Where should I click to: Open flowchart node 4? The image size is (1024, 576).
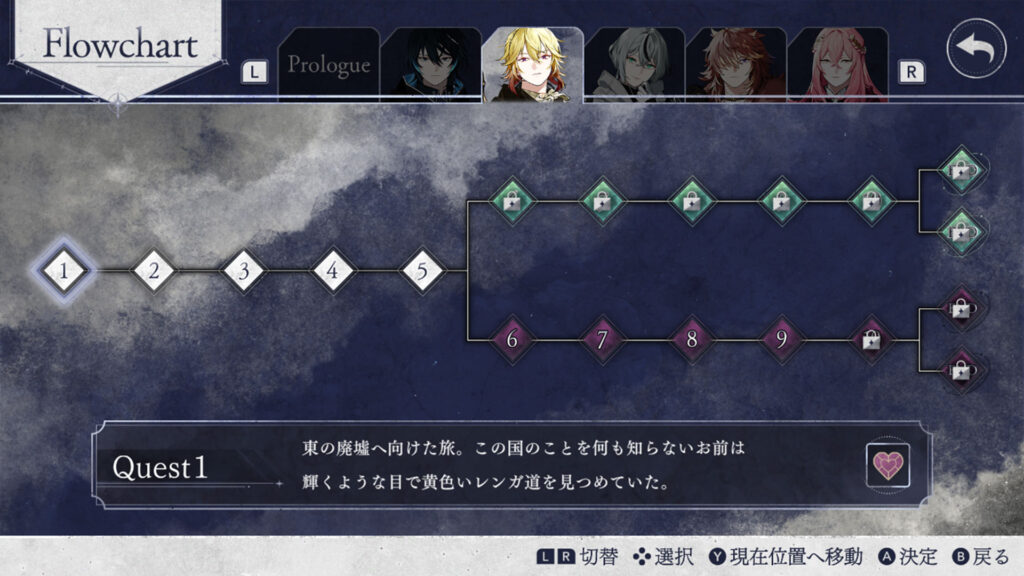[x=333, y=270]
